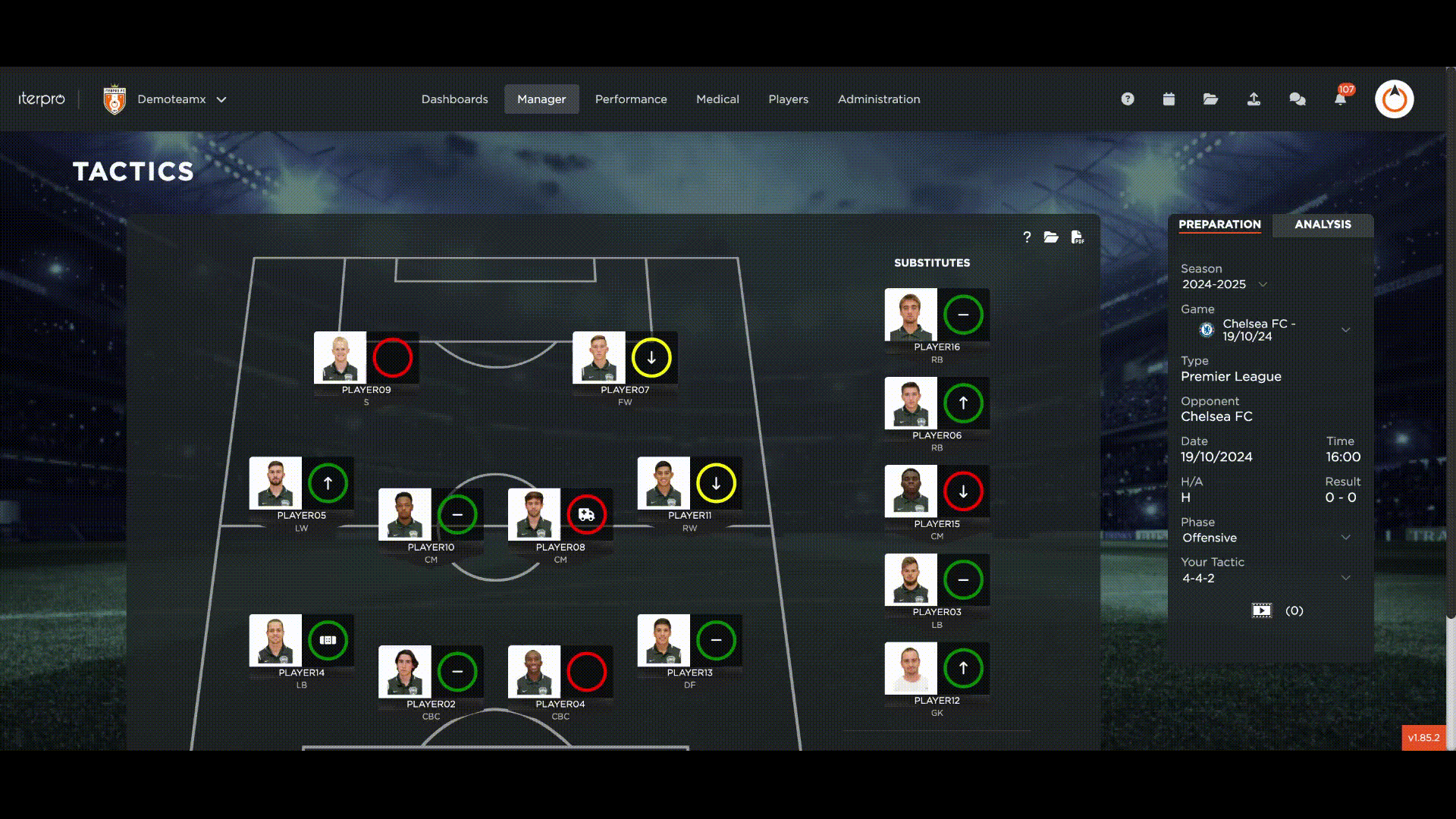Open the video clips icon
This screenshot has height=819, width=1456.
click(1261, 611)
